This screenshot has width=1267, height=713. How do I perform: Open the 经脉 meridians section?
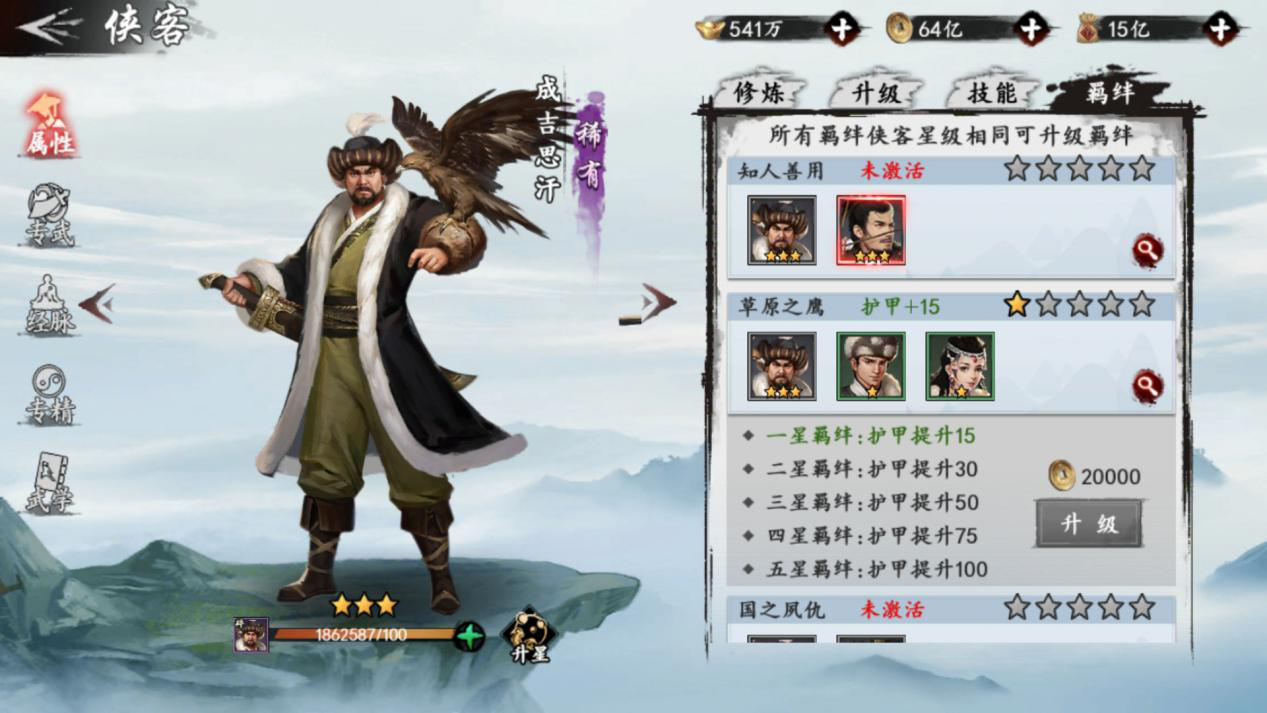(49, 305)
